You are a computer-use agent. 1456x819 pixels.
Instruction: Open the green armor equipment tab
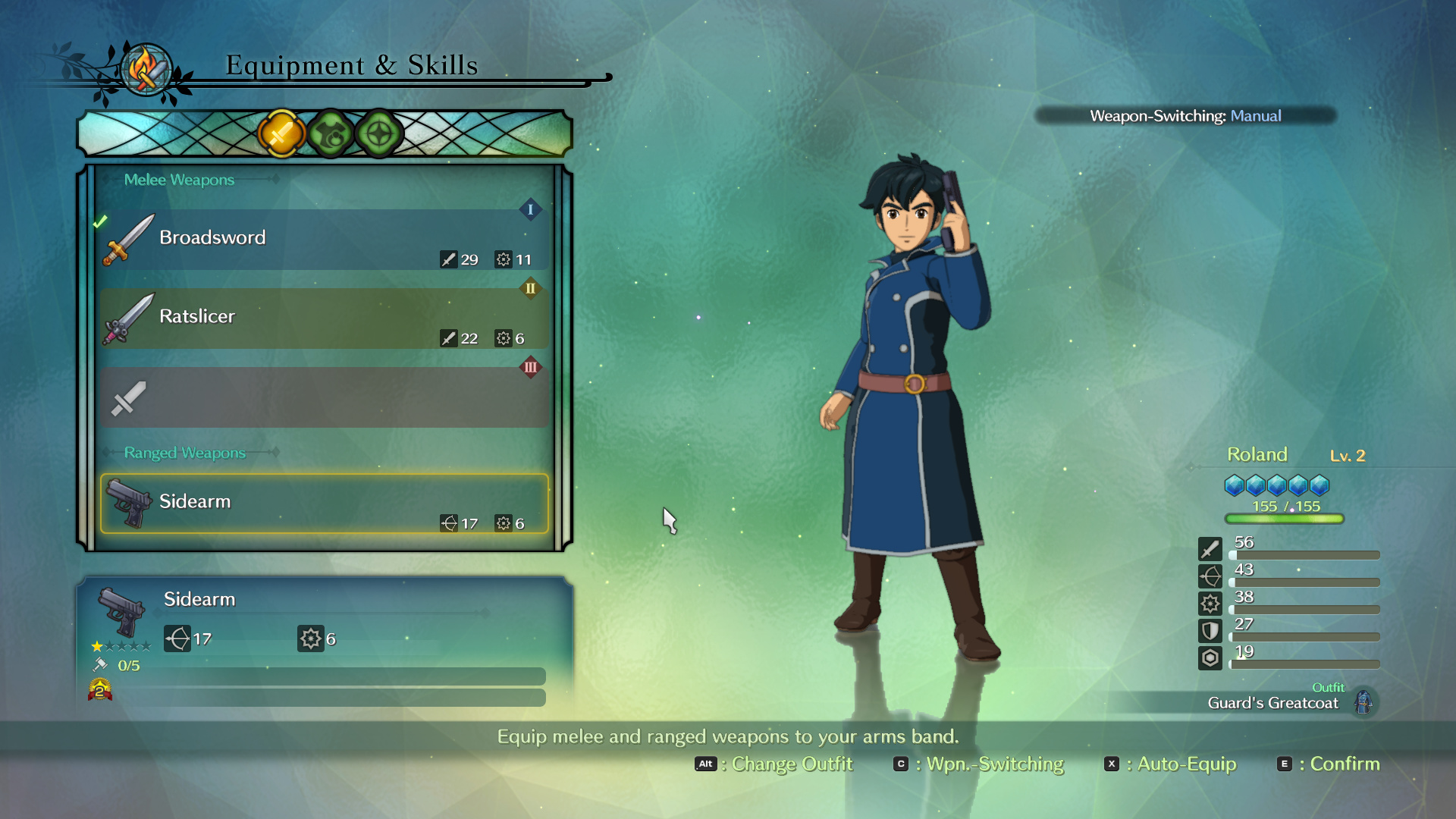point(331,134)
